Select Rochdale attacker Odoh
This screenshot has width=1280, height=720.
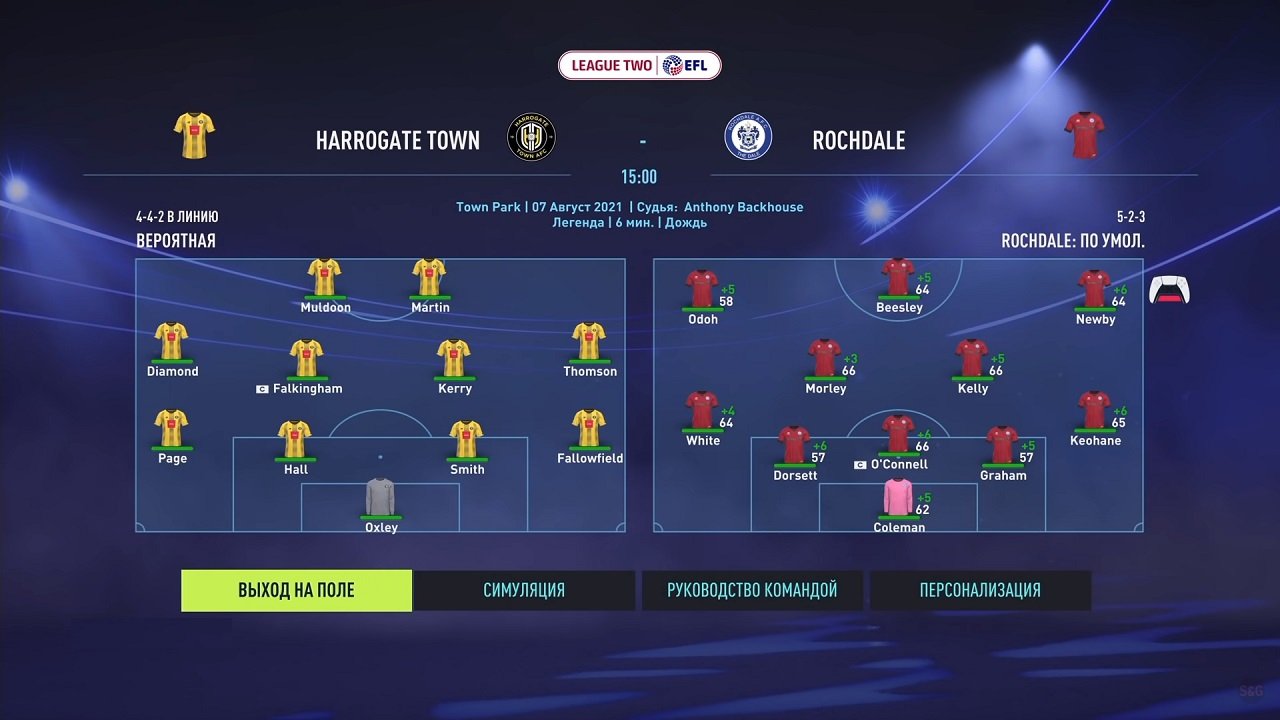(x=702, y=290)
